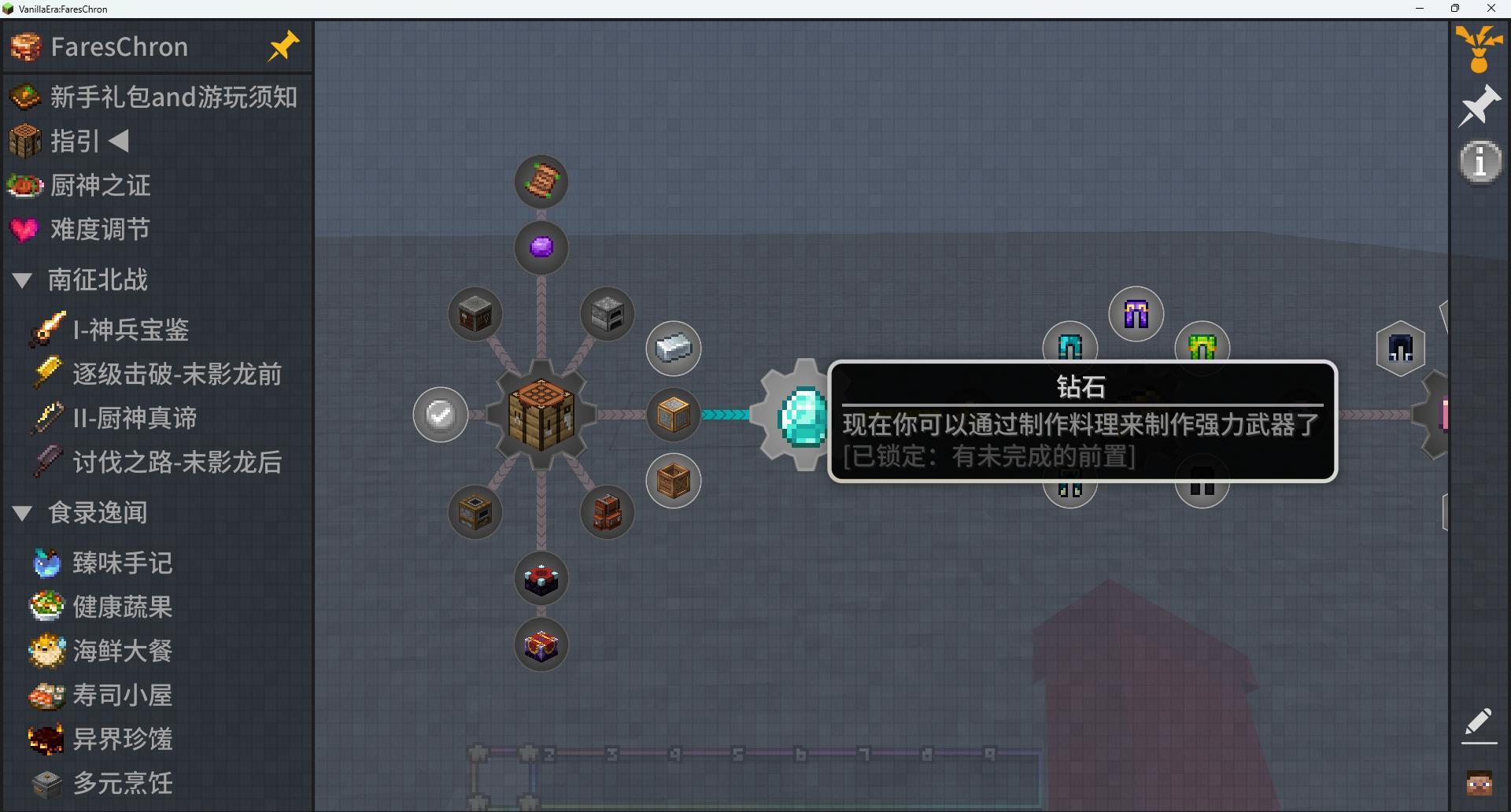Open the furnace advancement icon

[x=606, y=313]
